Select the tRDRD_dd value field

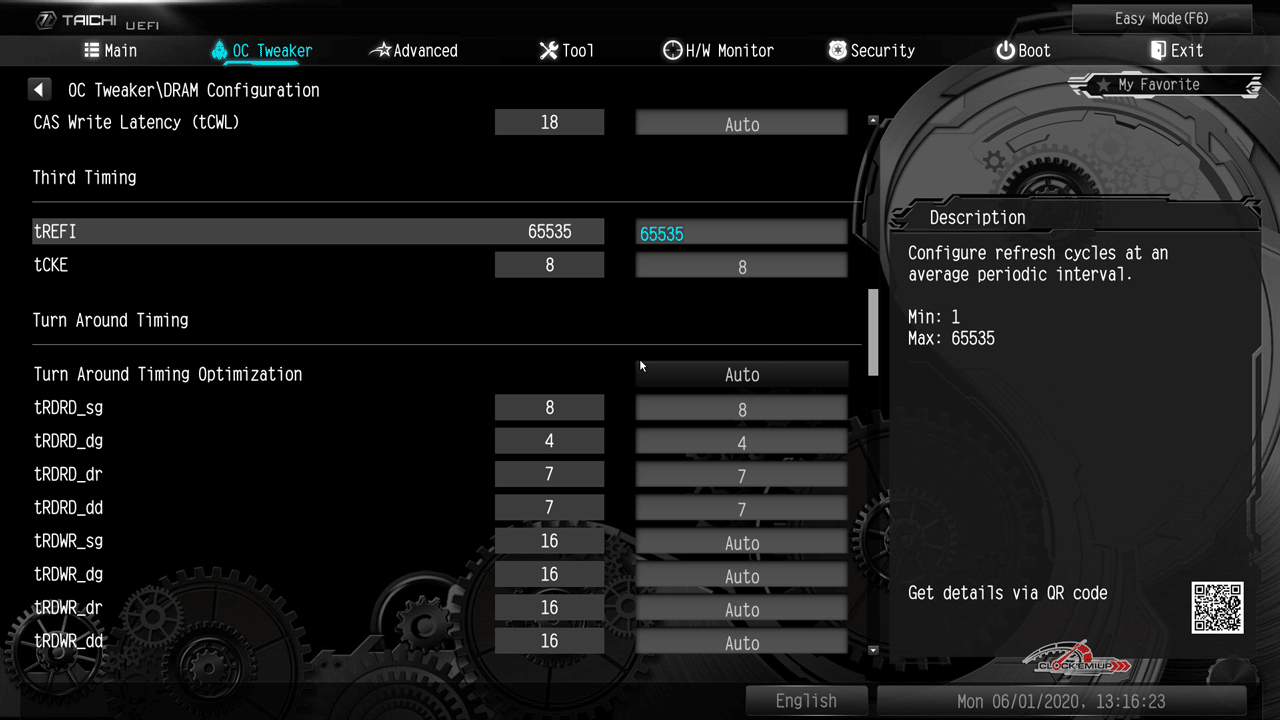point(741,509)
